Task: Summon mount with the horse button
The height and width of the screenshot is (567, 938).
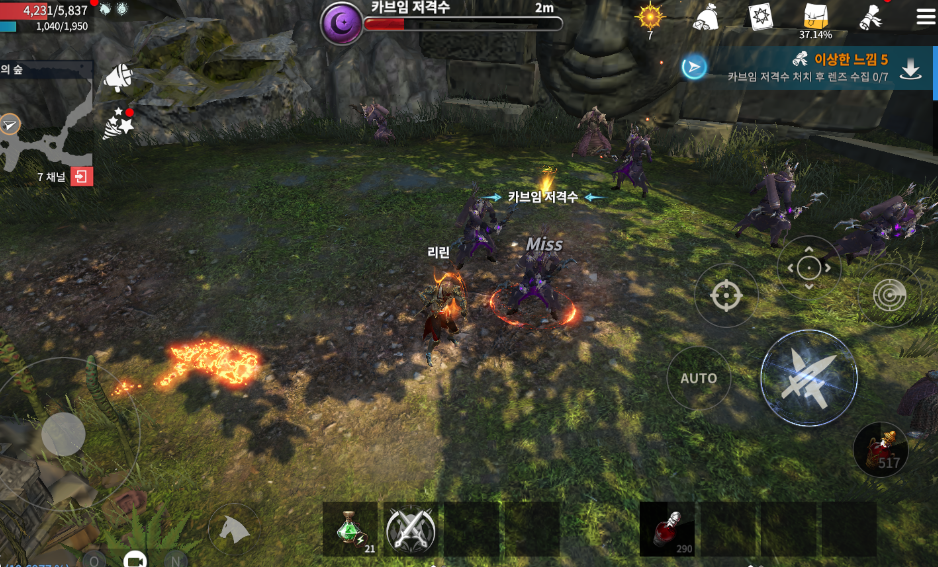Action: (233, 527)
